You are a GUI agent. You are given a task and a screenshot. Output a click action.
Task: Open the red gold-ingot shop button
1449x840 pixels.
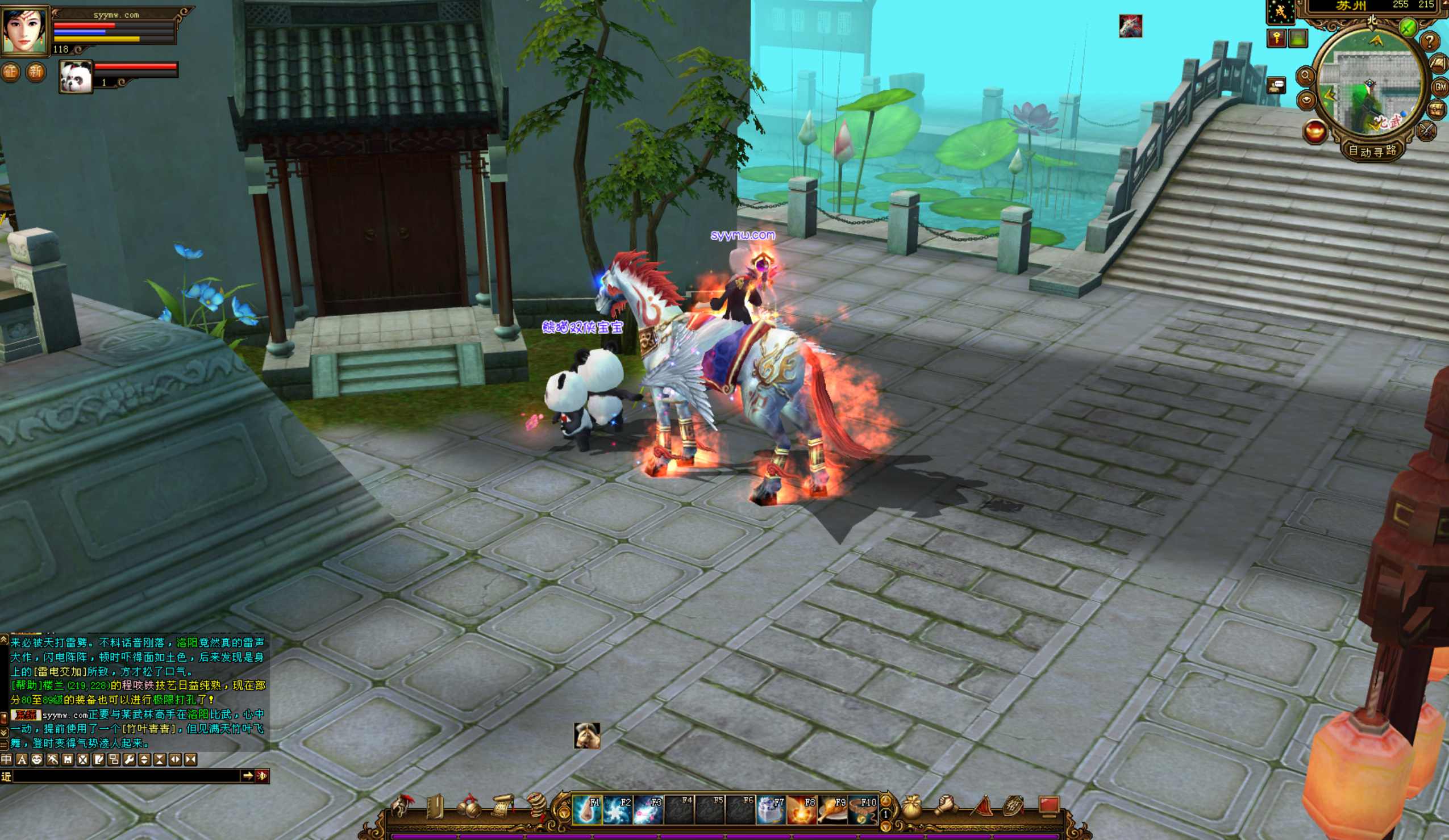[1315, 131]
